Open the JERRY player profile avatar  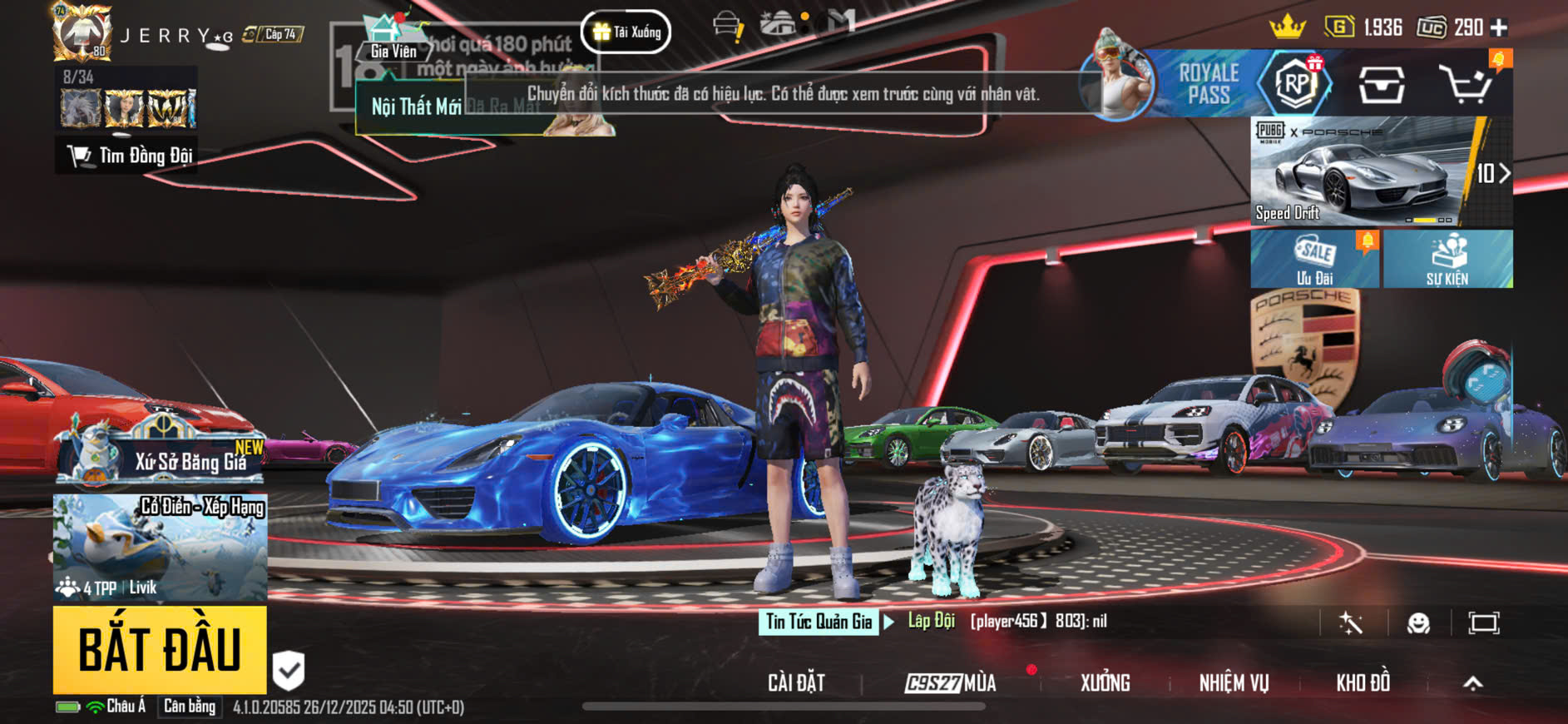82,32
